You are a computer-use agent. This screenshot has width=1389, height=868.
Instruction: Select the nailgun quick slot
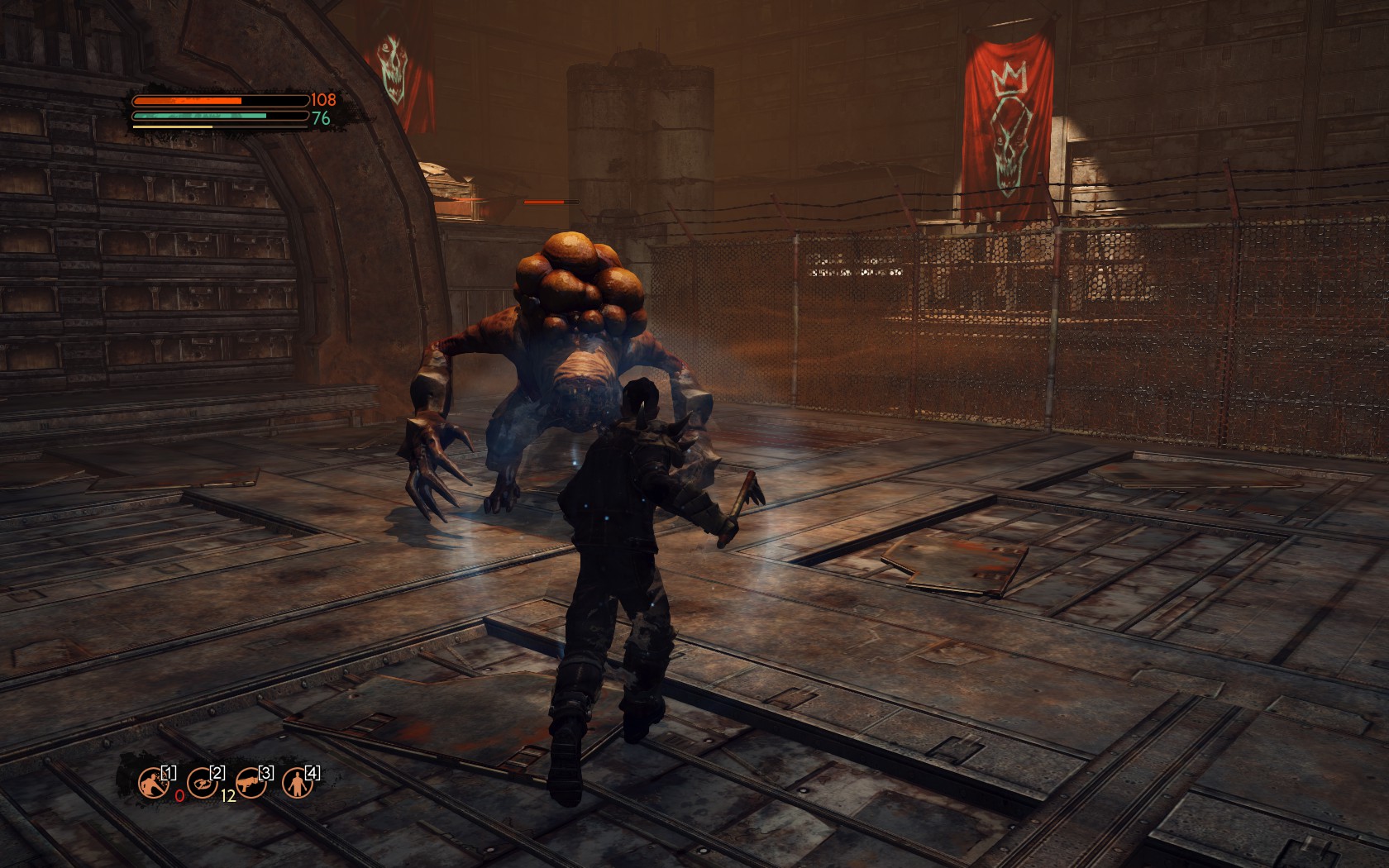(250, 781)
